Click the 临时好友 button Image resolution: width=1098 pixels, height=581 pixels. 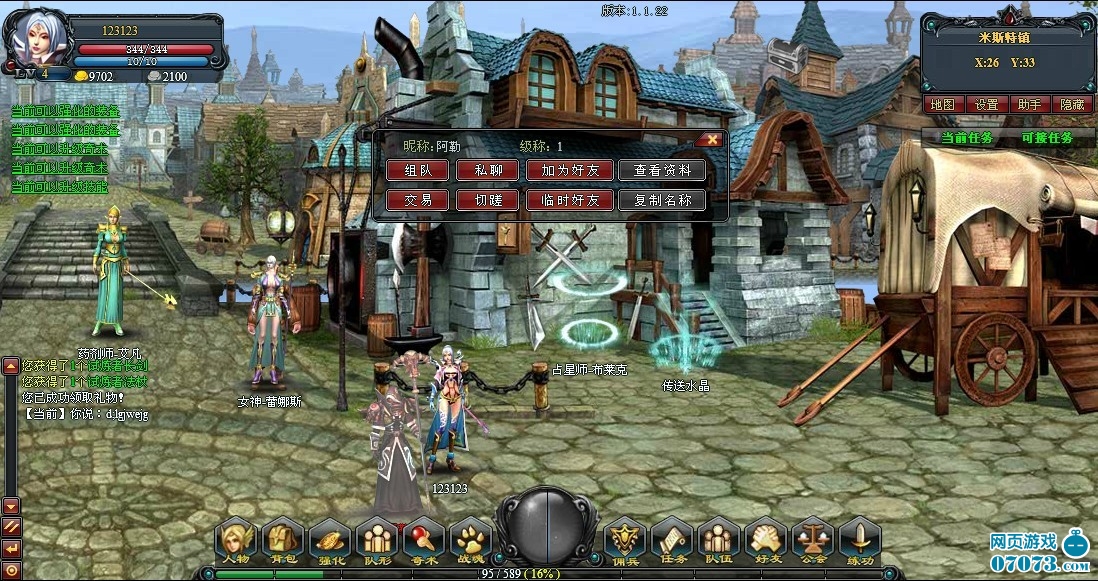click(x=570, y=200)
